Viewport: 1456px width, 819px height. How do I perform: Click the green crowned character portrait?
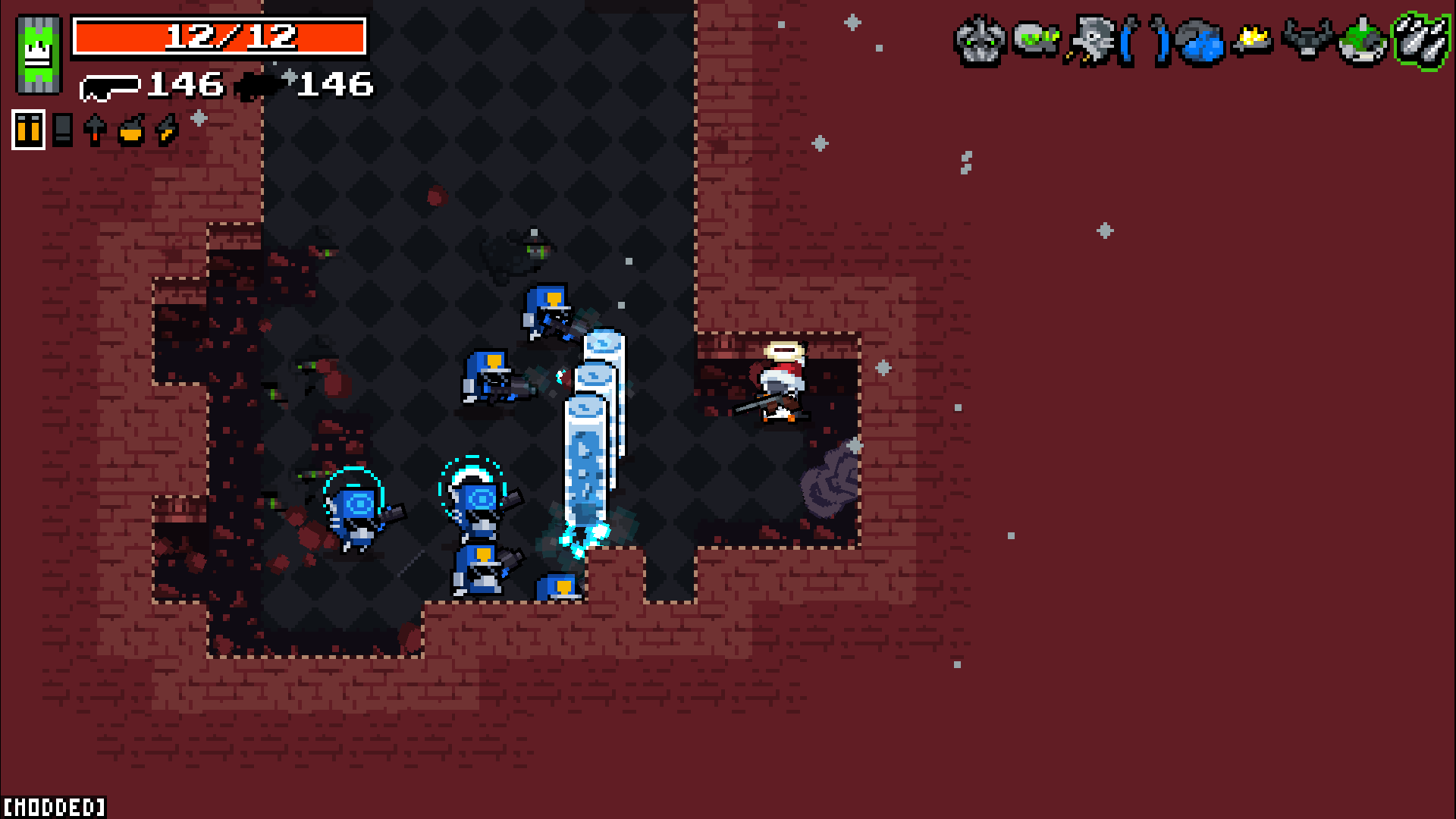pyautogui.click(x=38, y=55)
